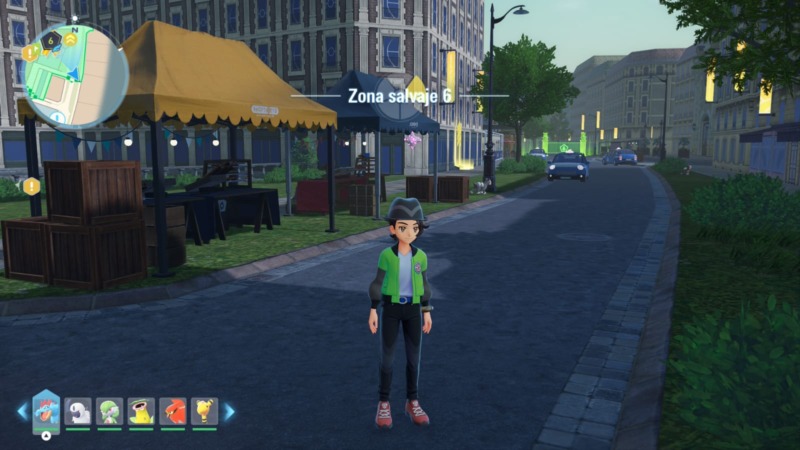Click the right arrow beside the party bar

click(229, 411)
